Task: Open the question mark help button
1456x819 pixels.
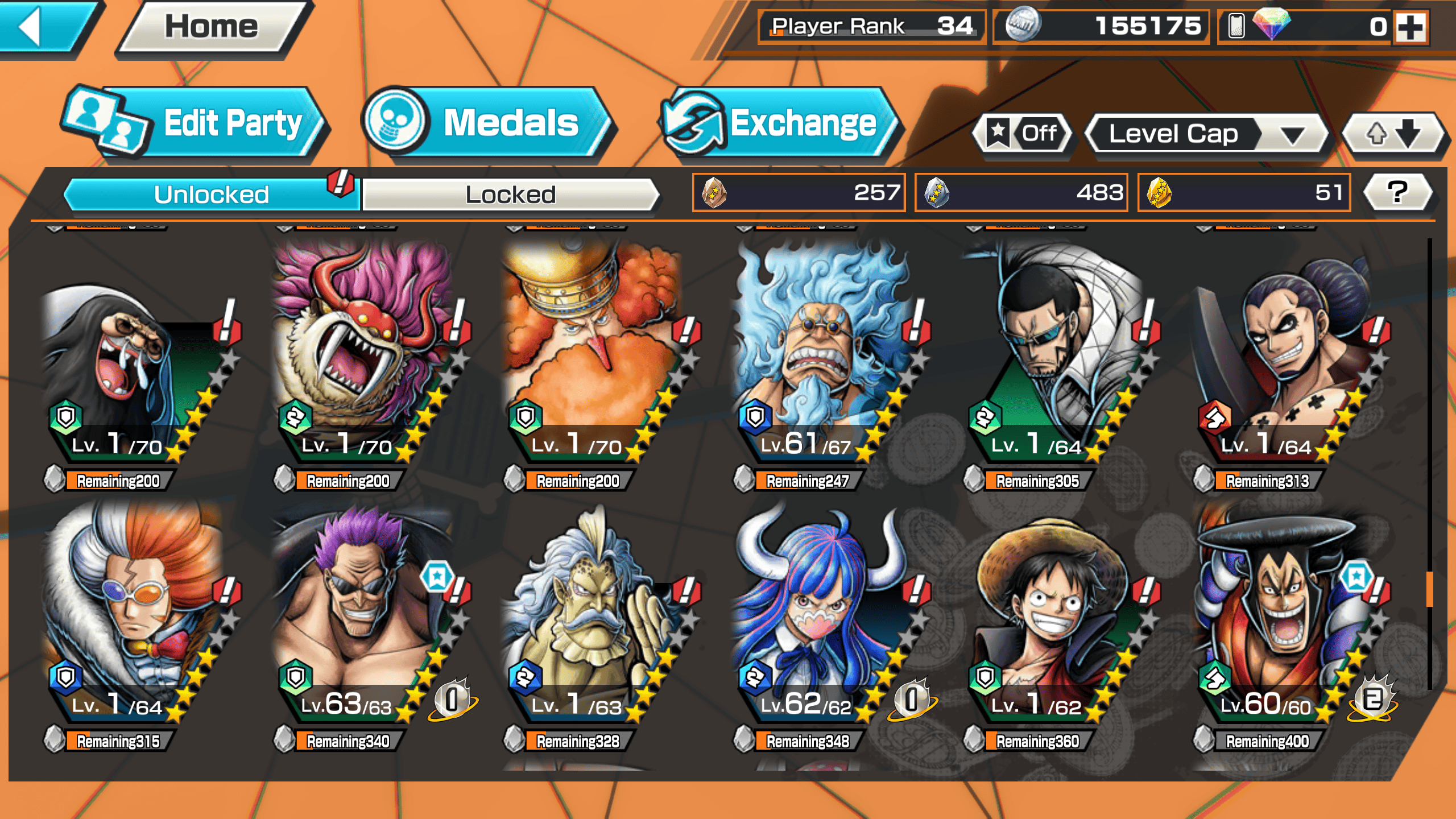Action: (1397, 192)
